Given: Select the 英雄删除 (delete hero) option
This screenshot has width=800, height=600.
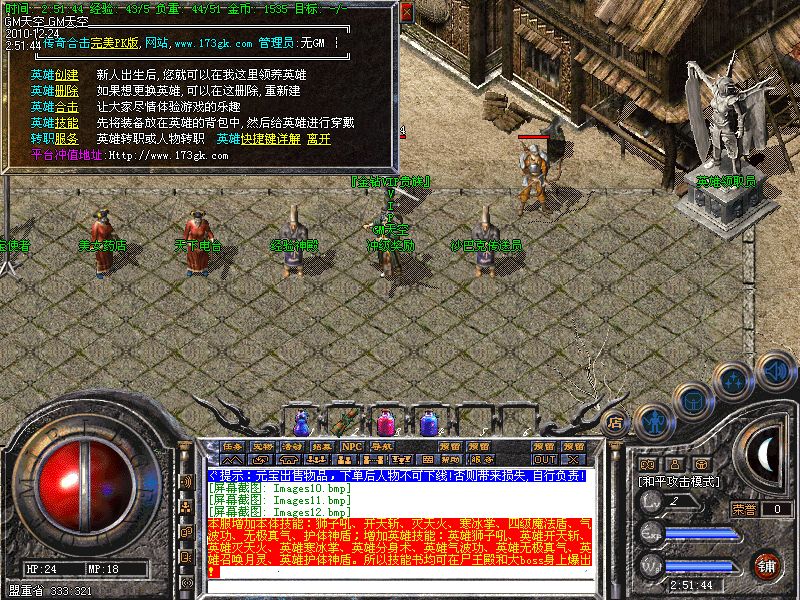Looking at the screenshot, I should tap(54, 91).
